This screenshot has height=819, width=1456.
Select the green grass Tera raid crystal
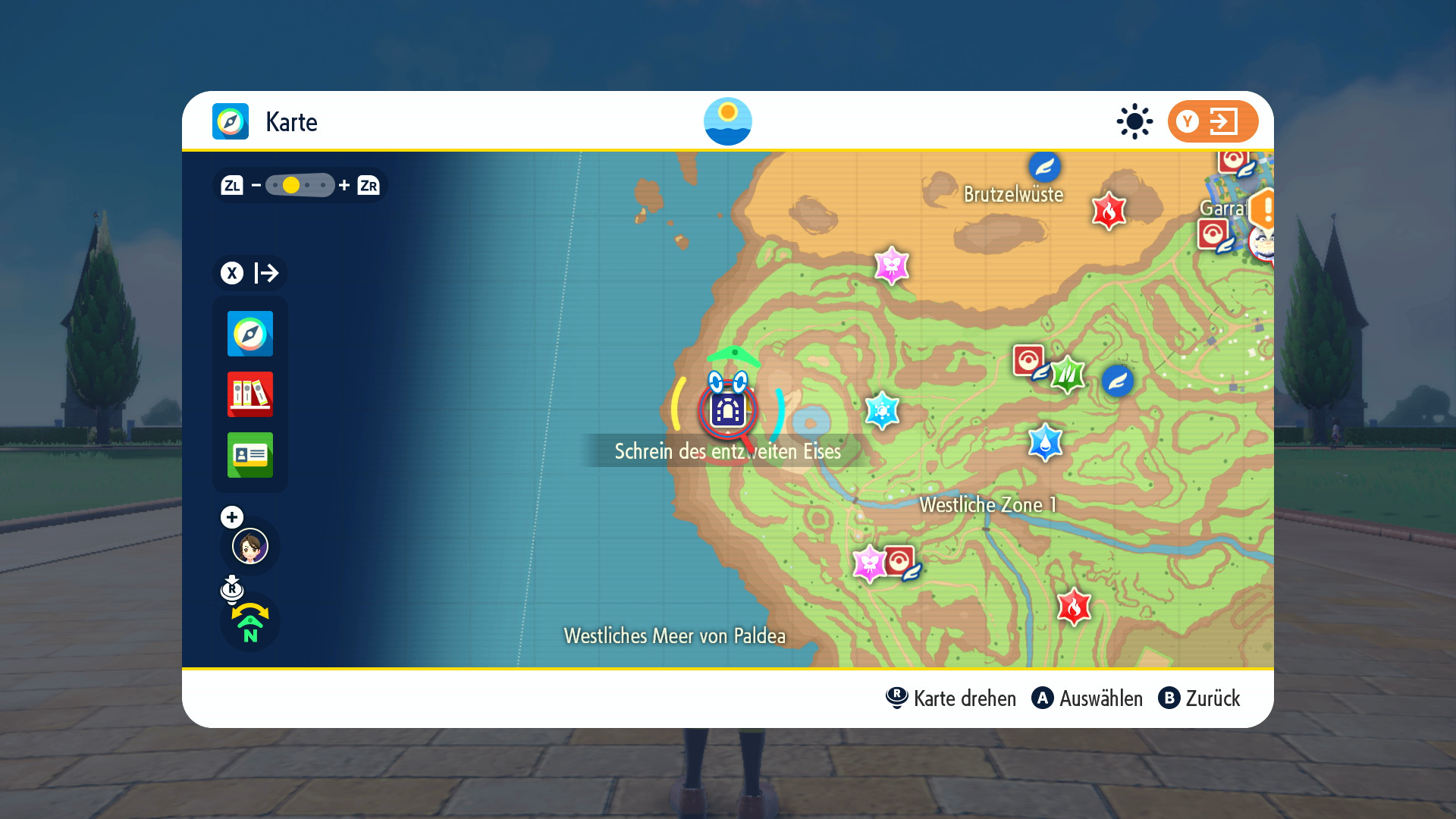1068,375
